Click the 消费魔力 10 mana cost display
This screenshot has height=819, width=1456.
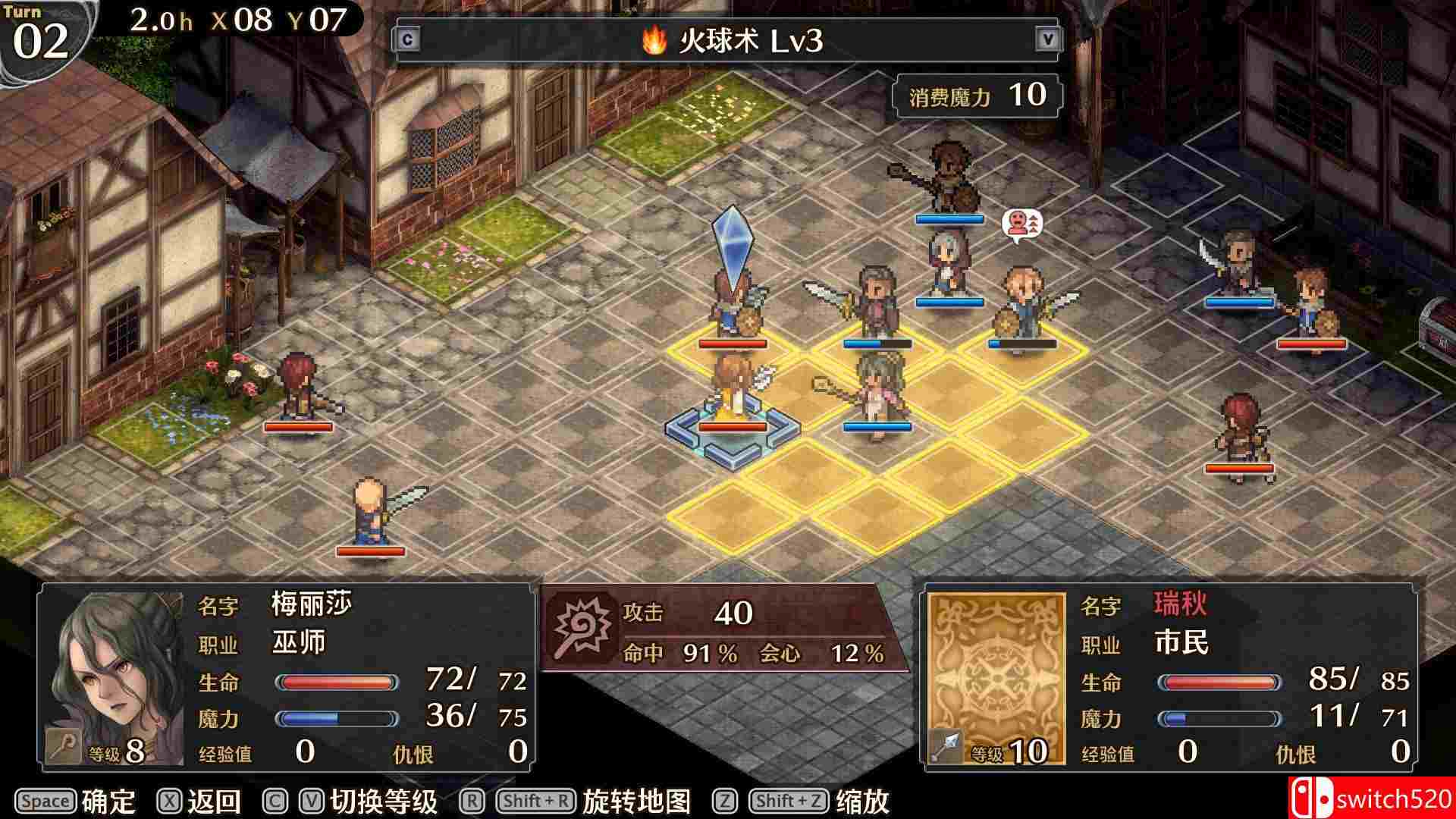[x=977, y=94]
